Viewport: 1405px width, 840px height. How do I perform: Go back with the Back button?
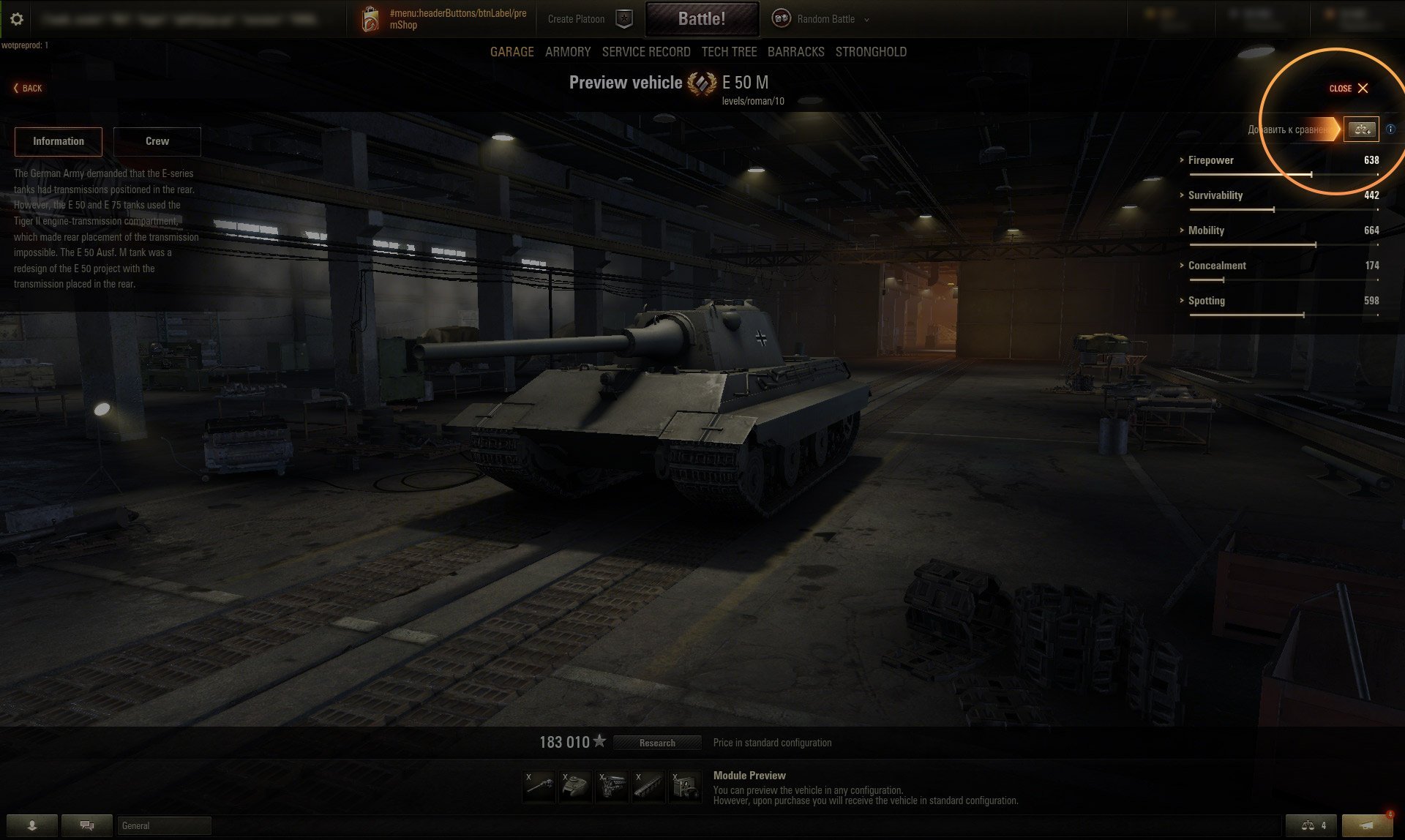[28, 89]
